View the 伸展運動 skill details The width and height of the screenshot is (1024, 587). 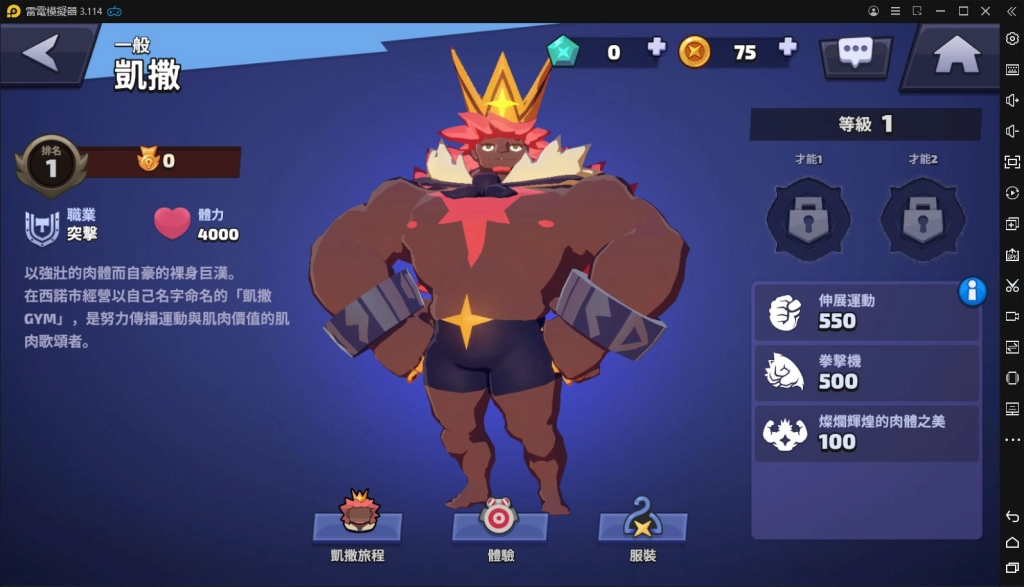coord(866,312)
